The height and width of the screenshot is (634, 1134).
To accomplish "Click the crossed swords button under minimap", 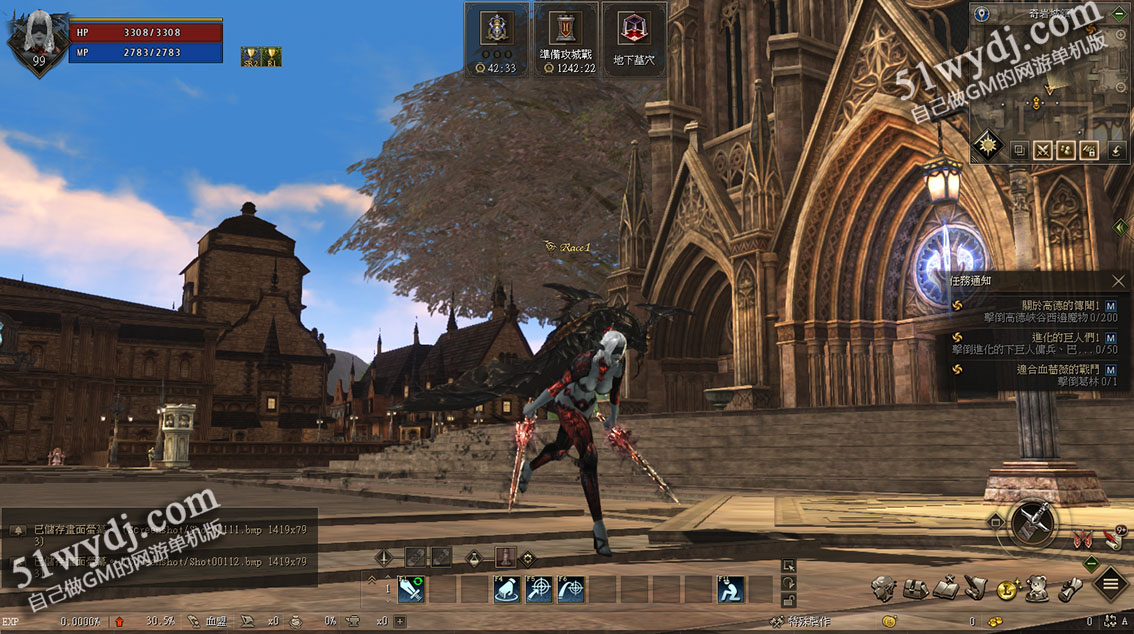I will point(1043,150).
